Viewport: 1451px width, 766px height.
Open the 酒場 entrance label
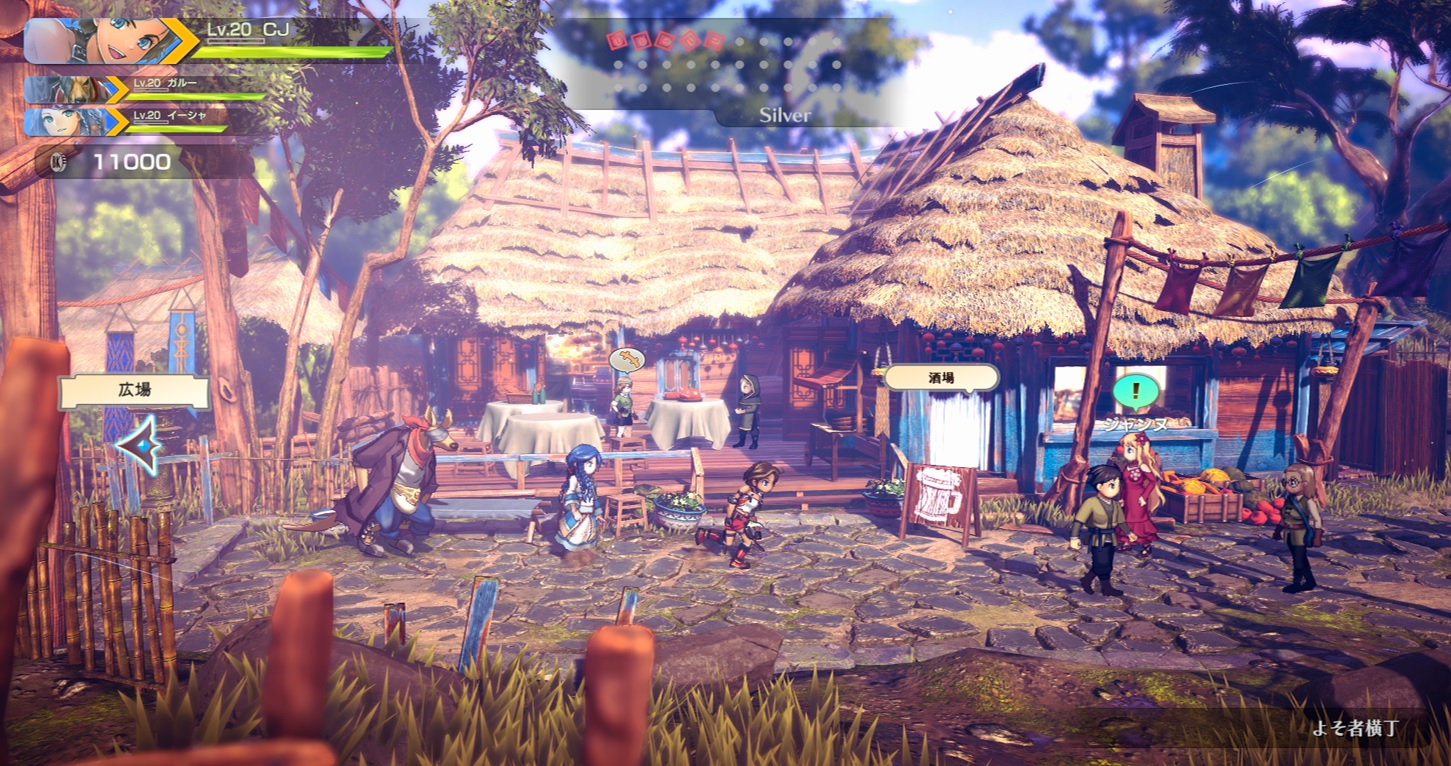[x=940, y=377]
